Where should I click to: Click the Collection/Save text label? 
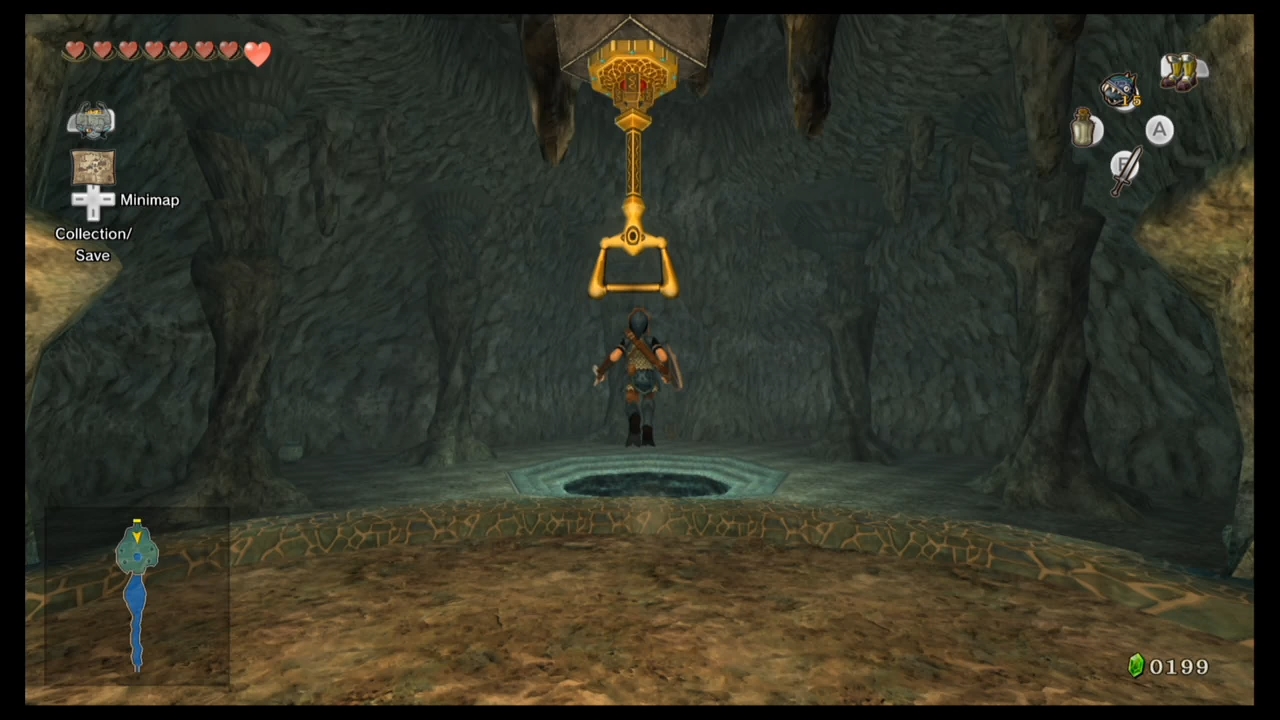(x=93, y=244)
